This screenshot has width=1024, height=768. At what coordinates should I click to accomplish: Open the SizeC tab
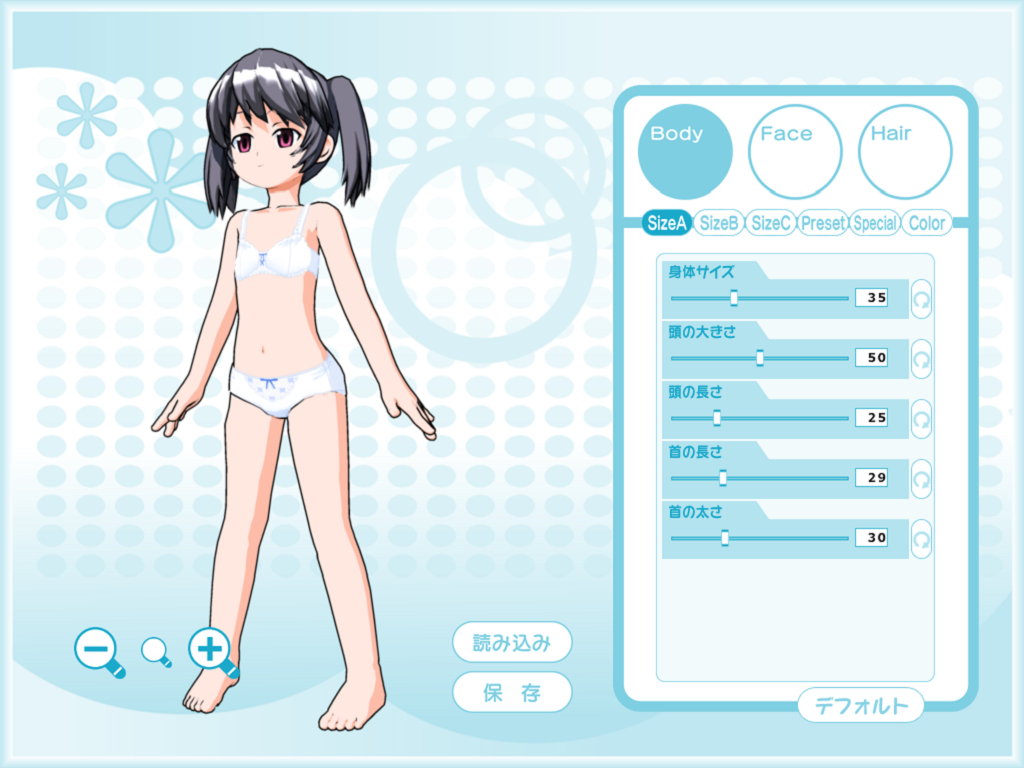tap(771, 224)
